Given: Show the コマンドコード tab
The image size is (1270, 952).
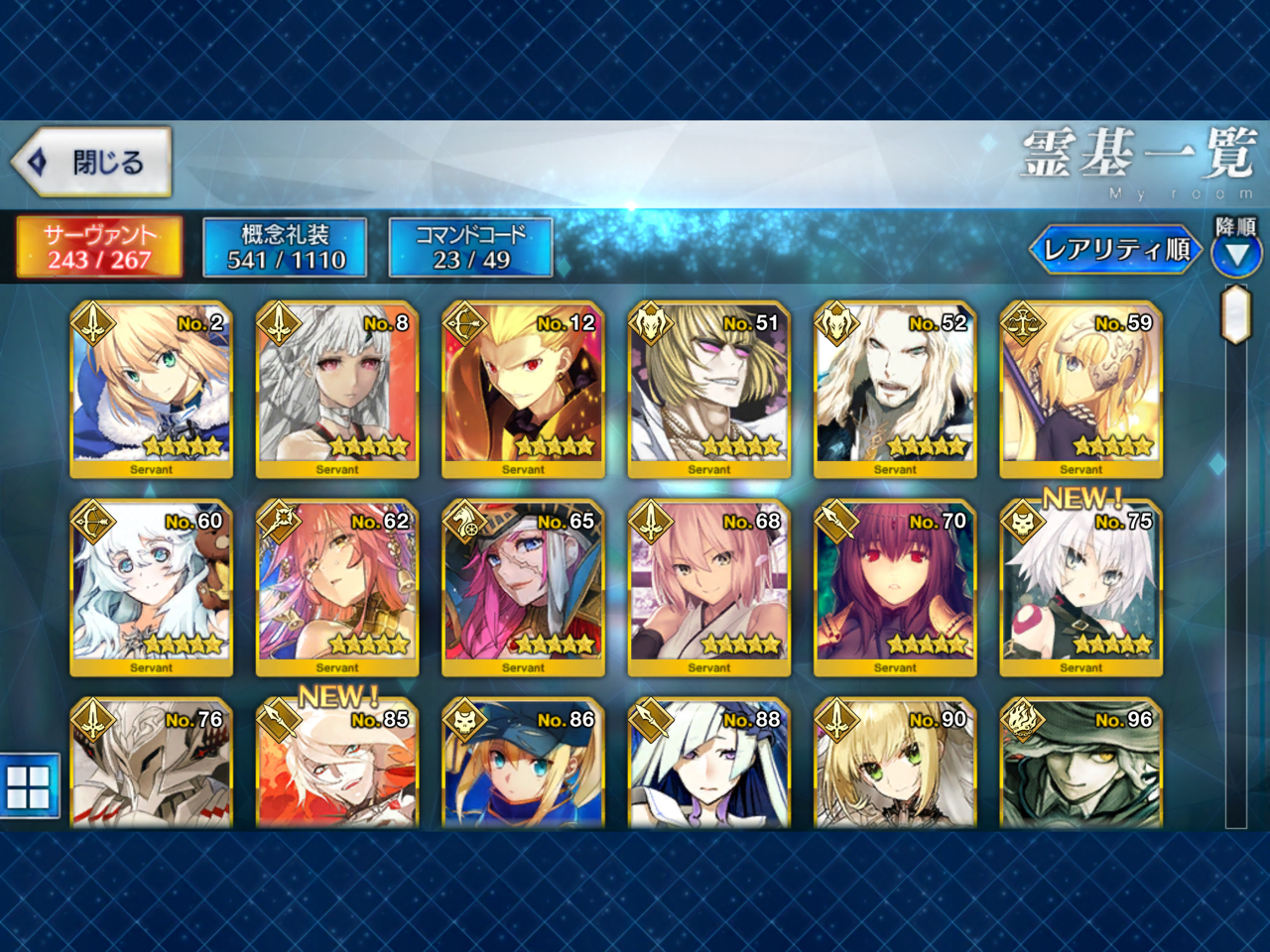Looking at the screenshot, I should coord(471,247).
